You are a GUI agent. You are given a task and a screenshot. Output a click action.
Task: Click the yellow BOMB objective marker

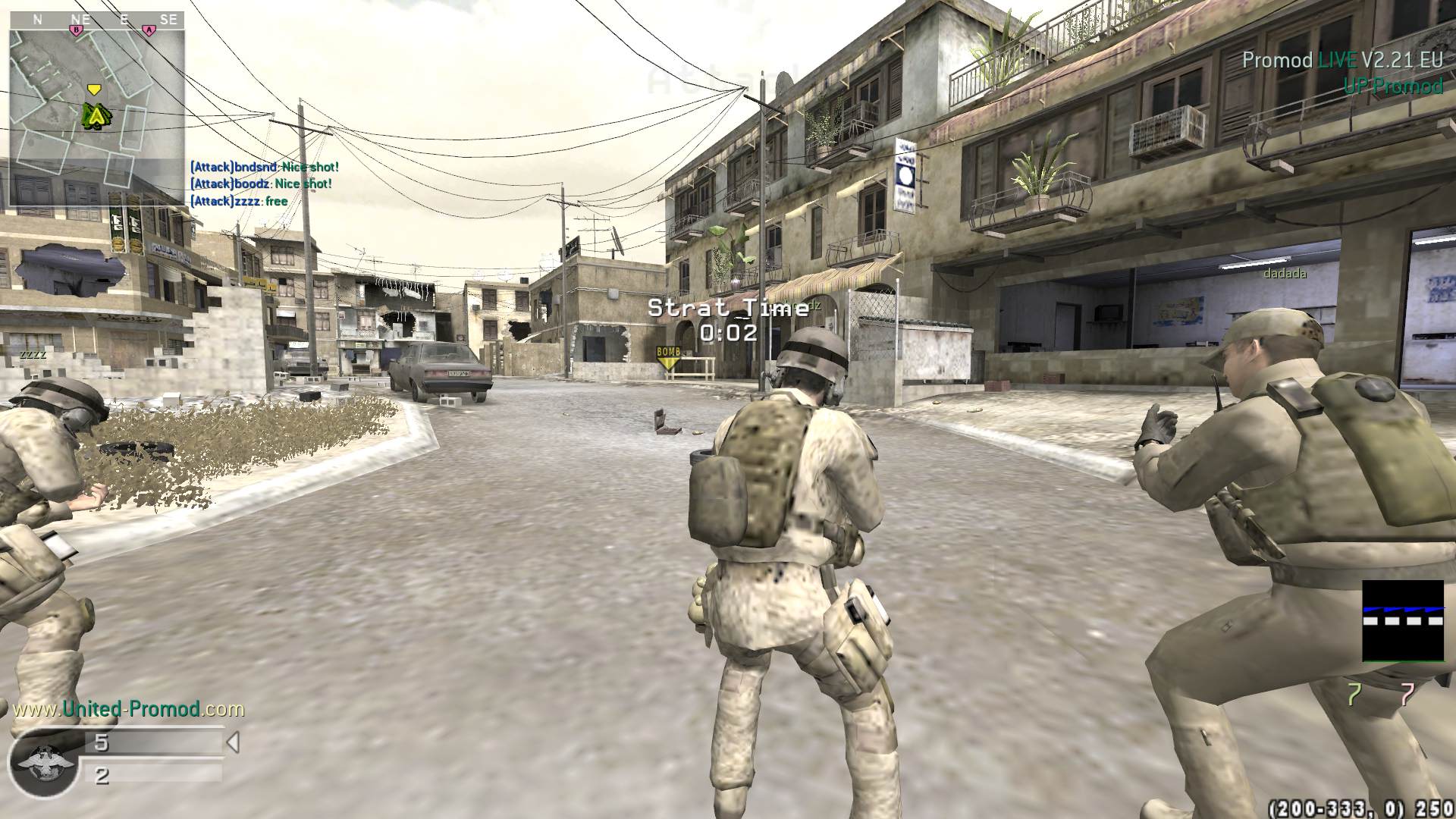[x=668, y=356]
